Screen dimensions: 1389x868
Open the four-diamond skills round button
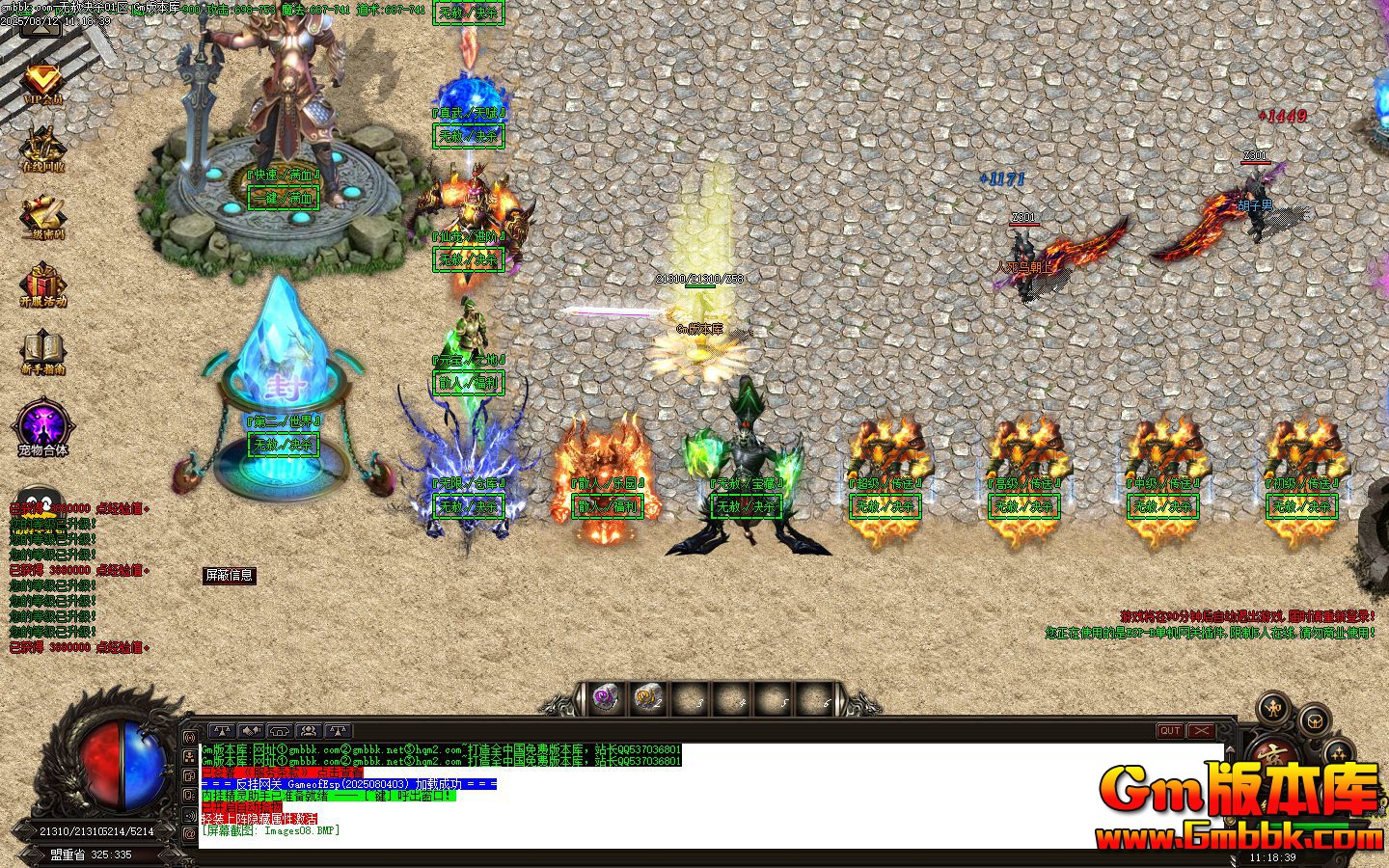coord(1338,752)
